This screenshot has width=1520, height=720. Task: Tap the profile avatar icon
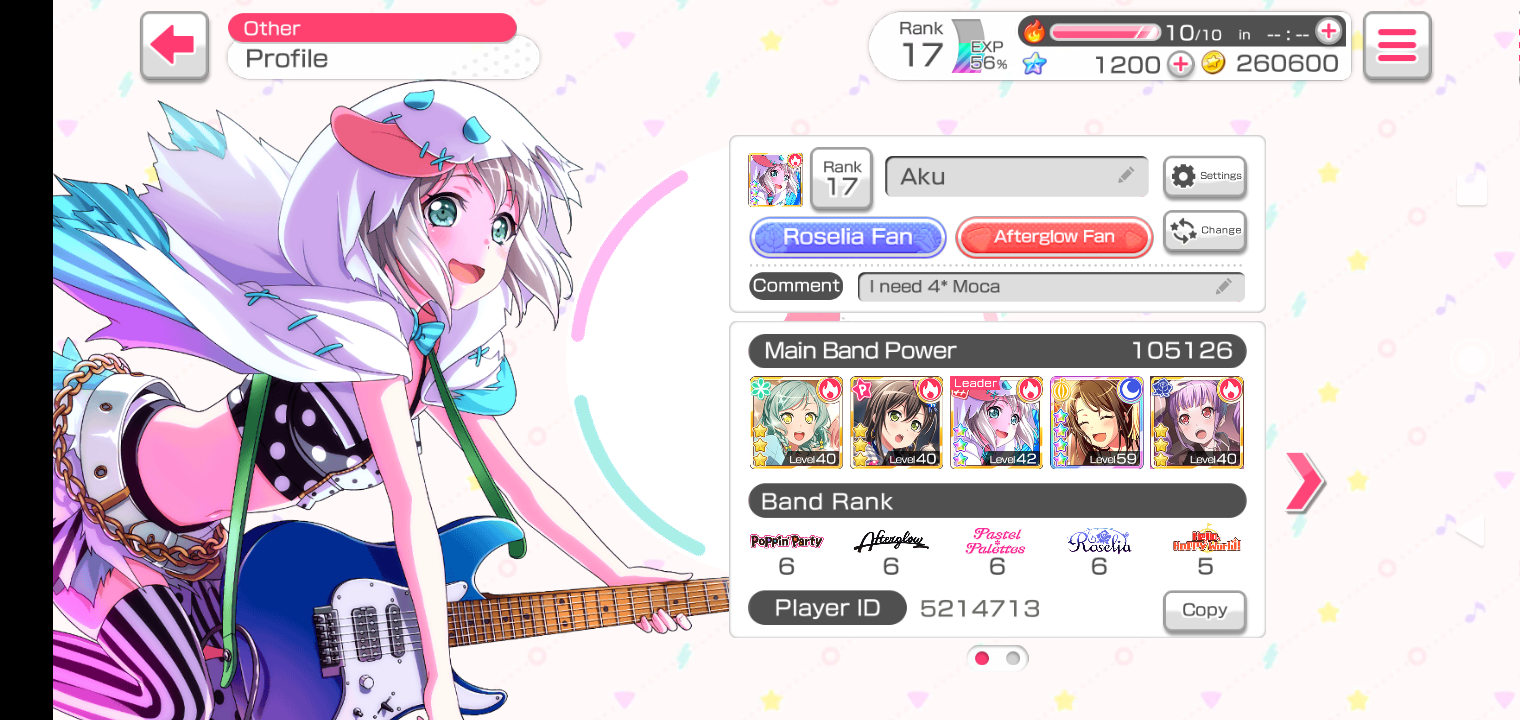point(775,180)
